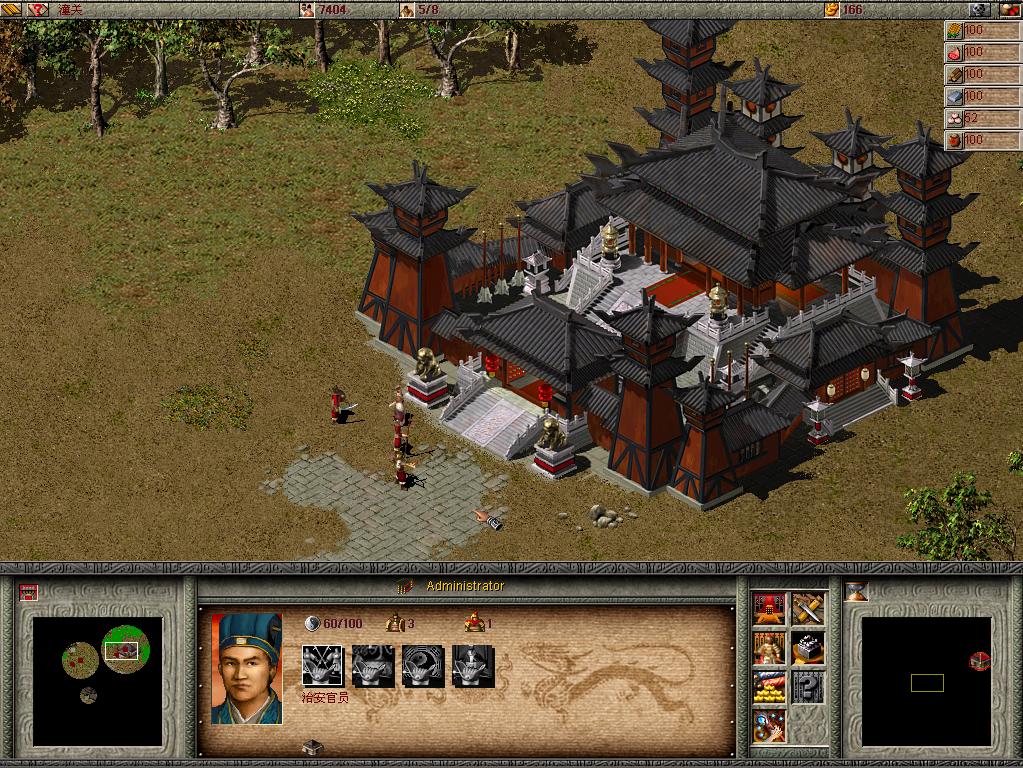The height and width of the screenshot is (768, 1023).
Task: Click the small chest icon below panel
Action: pos(312,747)
